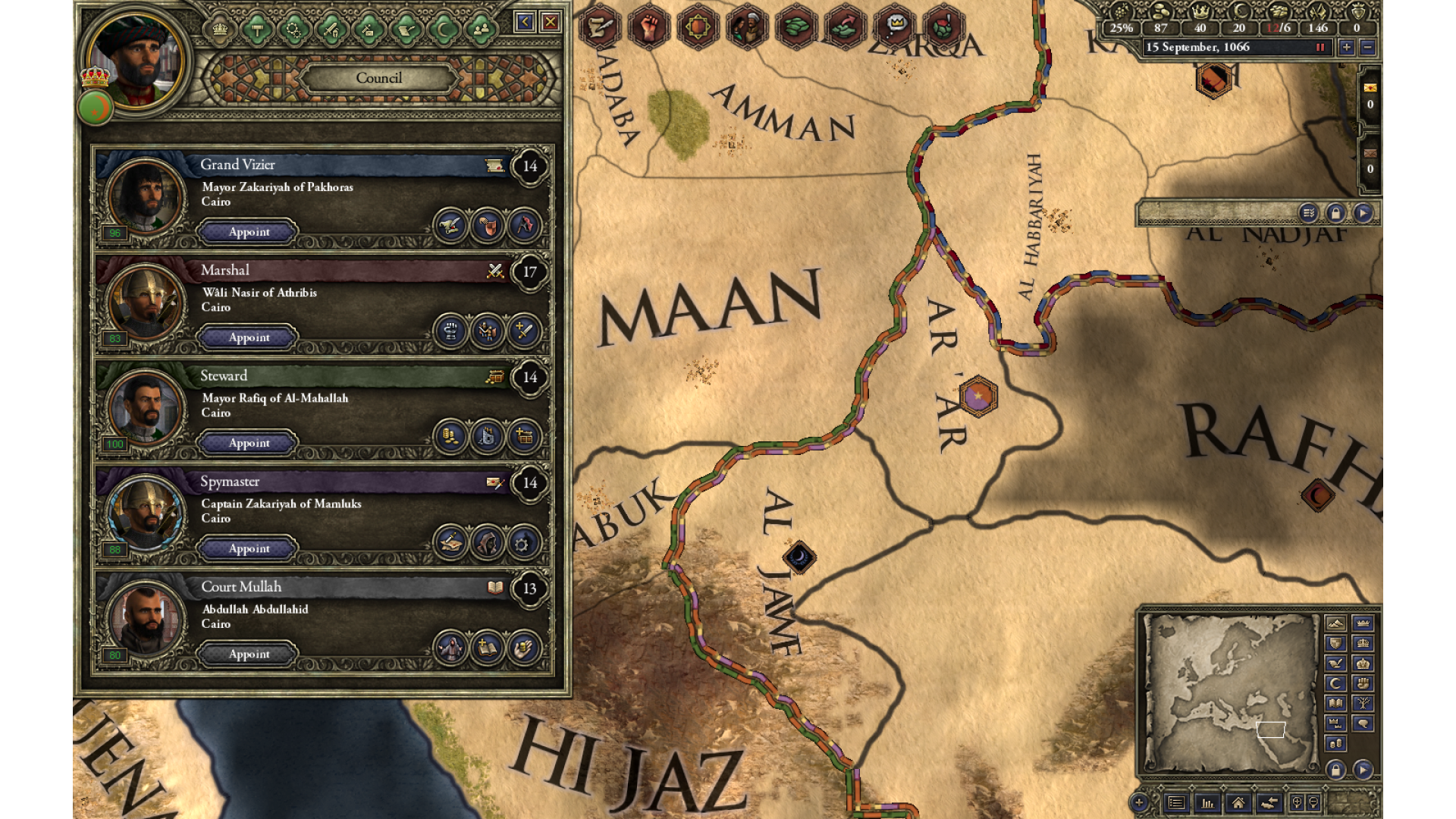Appoint a new Spymaster

249,548
